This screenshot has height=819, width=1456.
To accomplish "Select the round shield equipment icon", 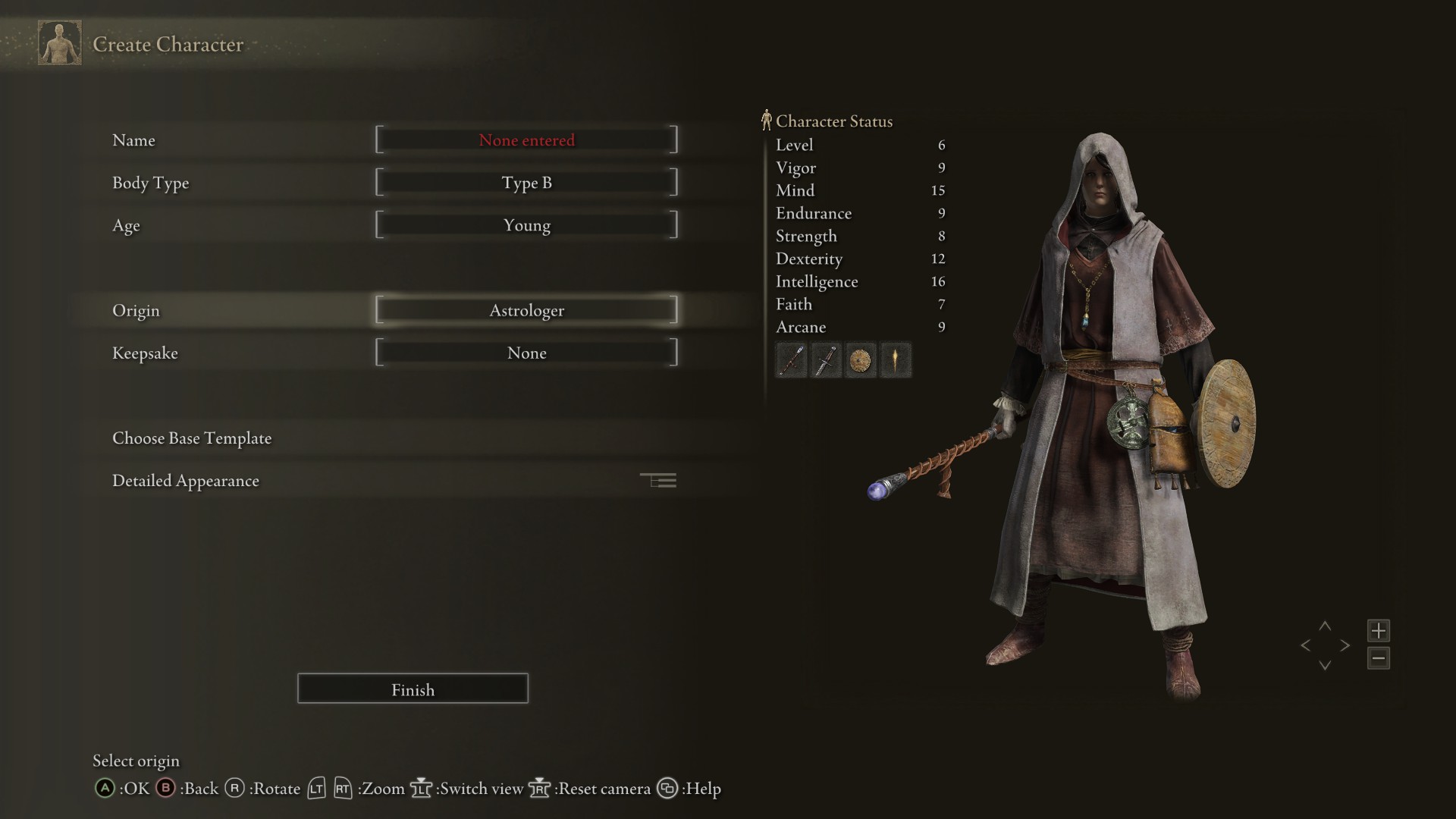I will [x=861, y=360].
